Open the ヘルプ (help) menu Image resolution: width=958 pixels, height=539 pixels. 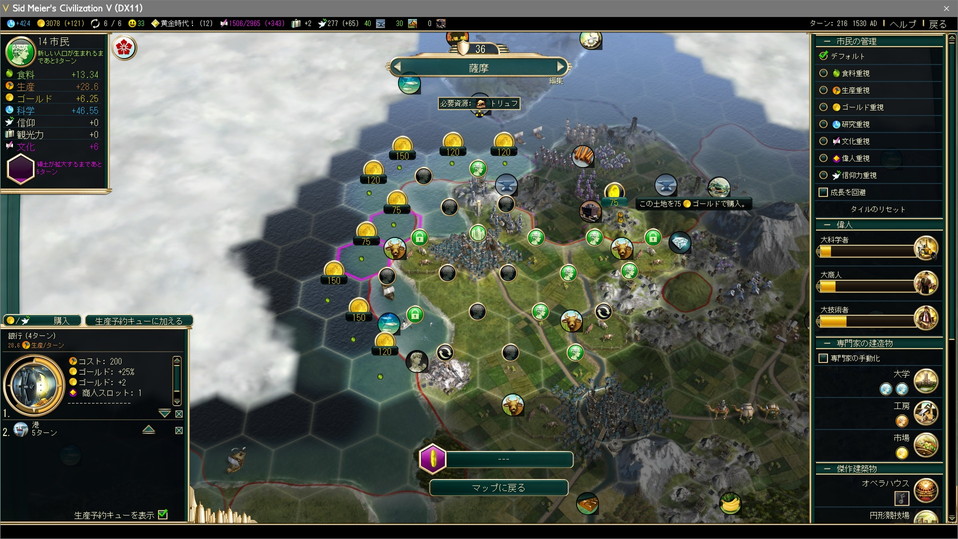click(x=902, y=24)
